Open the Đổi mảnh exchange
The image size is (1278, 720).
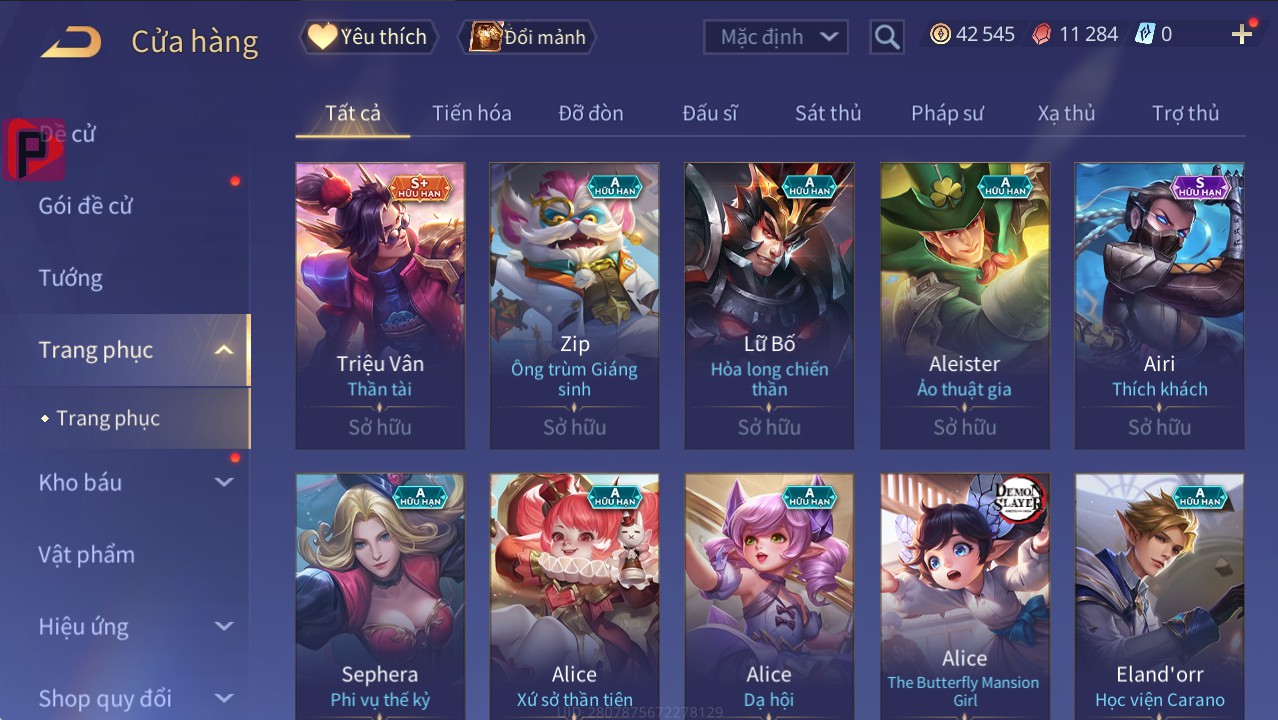coord(528,37)
